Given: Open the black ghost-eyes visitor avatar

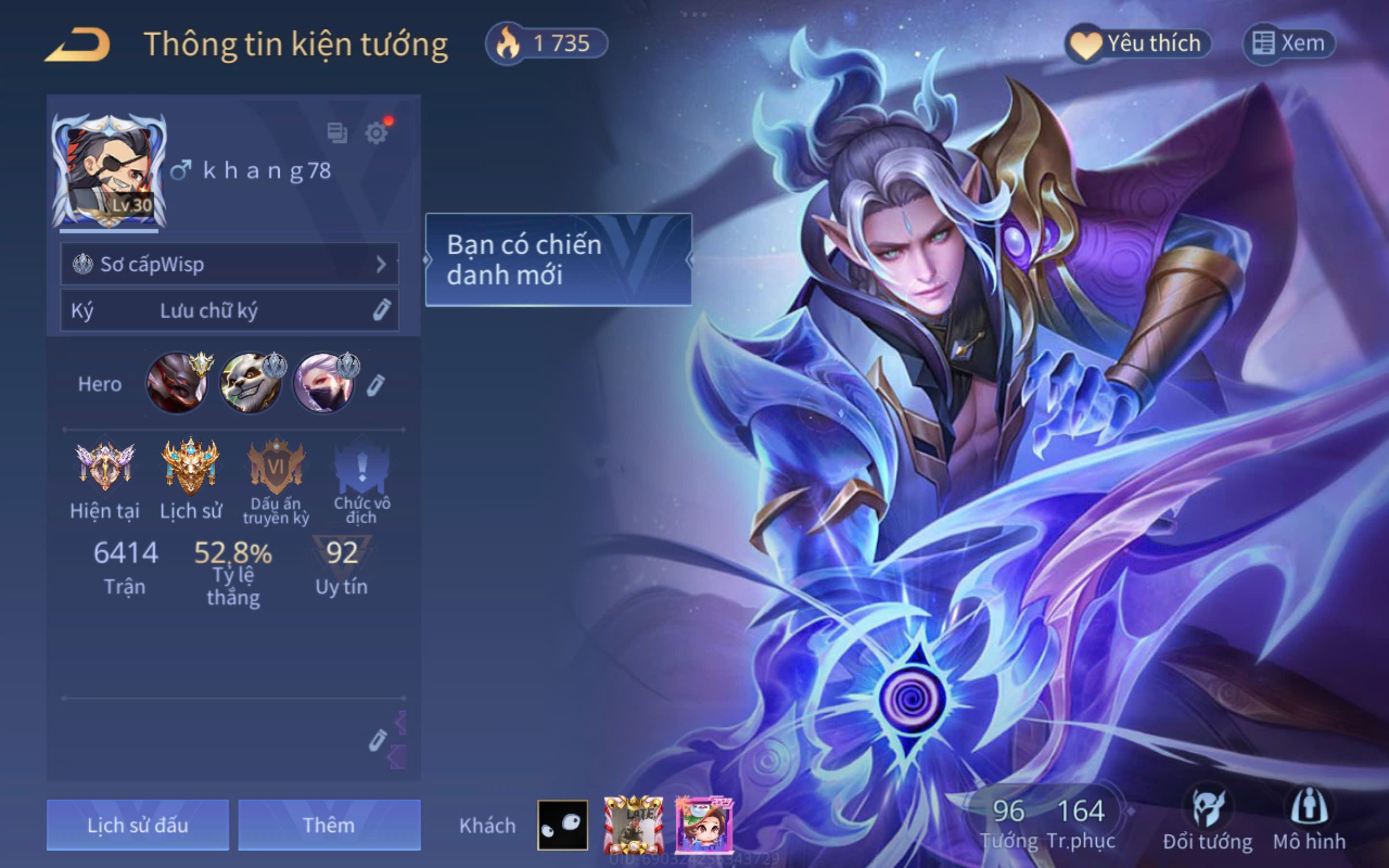Looking at the screenshot, I should point(562,825).
